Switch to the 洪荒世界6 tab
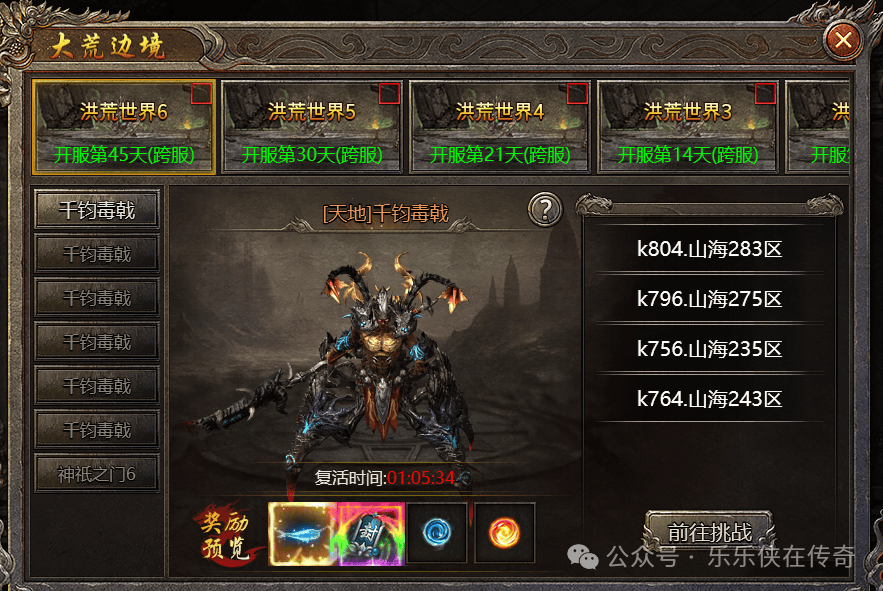 point(124,127)
